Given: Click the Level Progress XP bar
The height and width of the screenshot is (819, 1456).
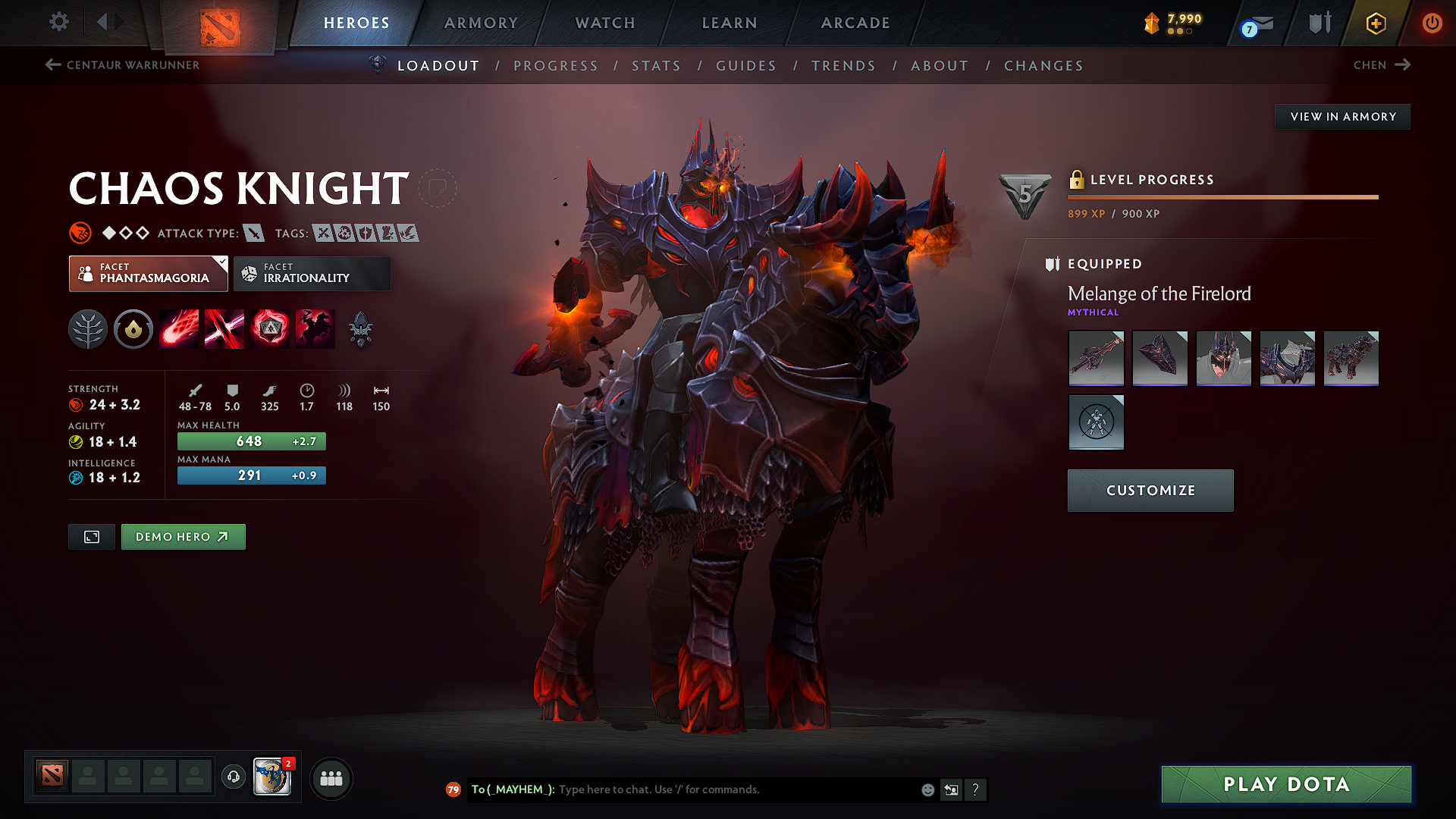Looking at the screenshot, I should tap(1222, 196).
